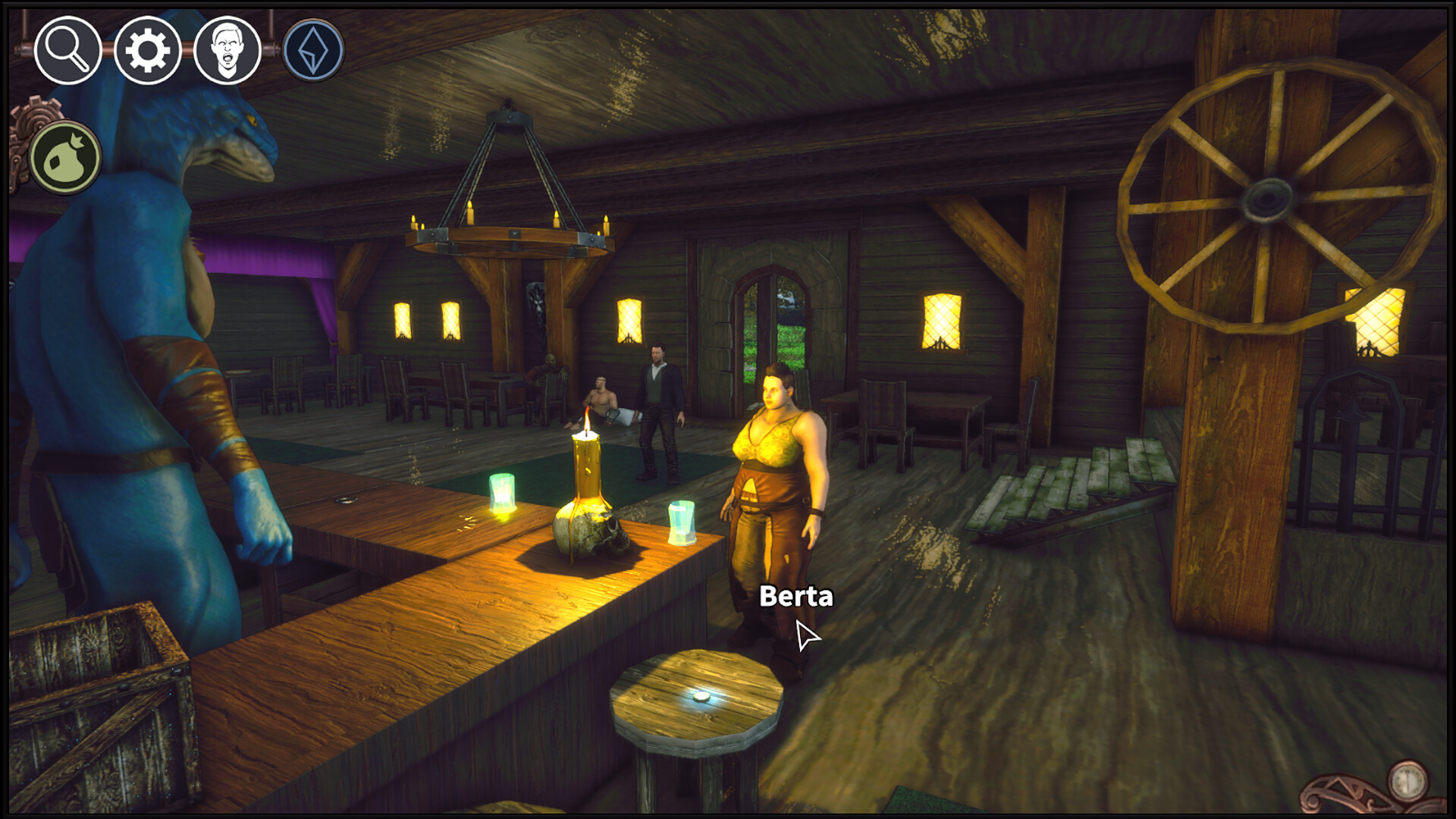Select the shouting face icon

tap(227, 51)
